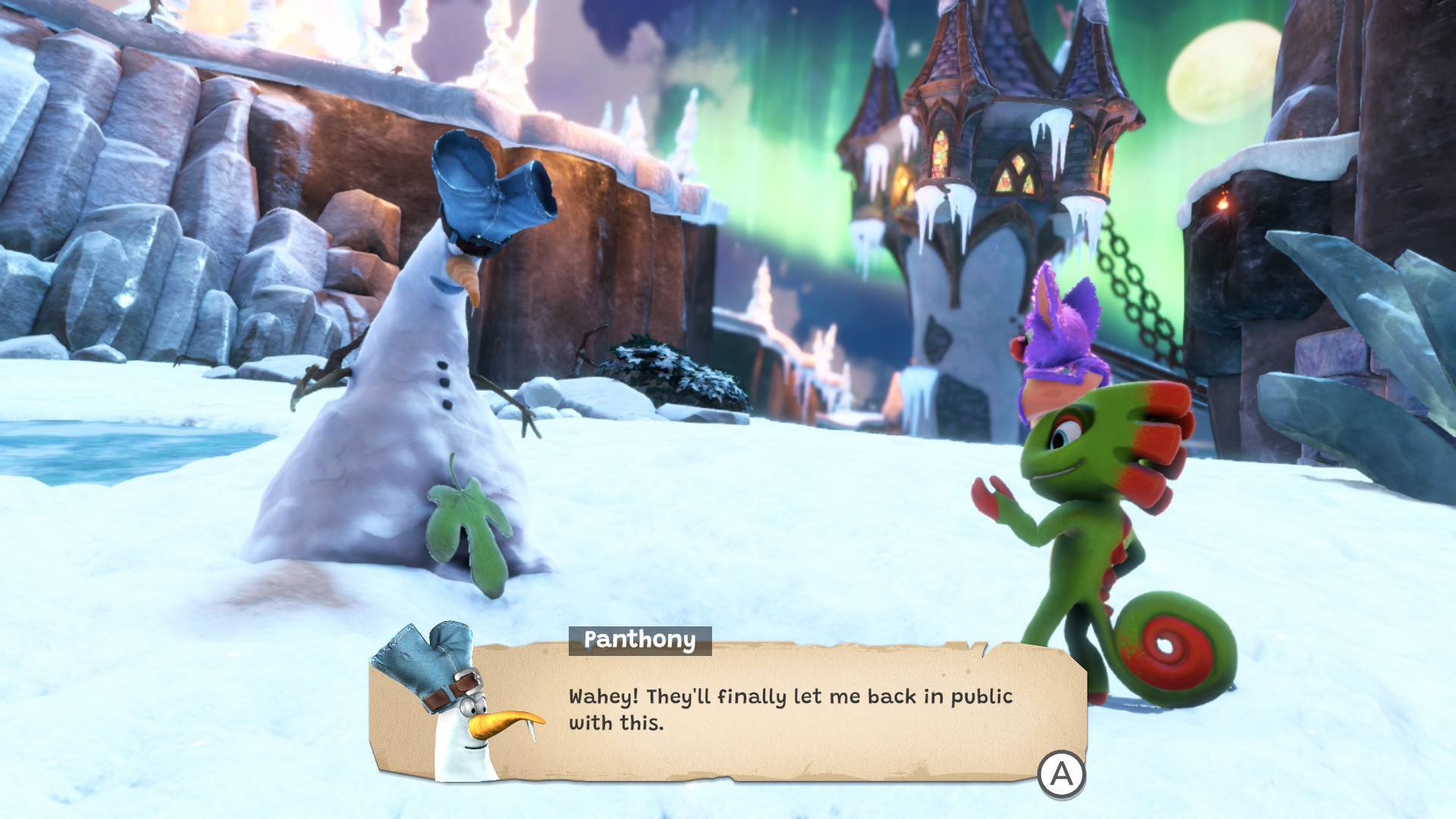Select the Panthony nameplate tab
The image size is (1456, 819).
point(639,641)
